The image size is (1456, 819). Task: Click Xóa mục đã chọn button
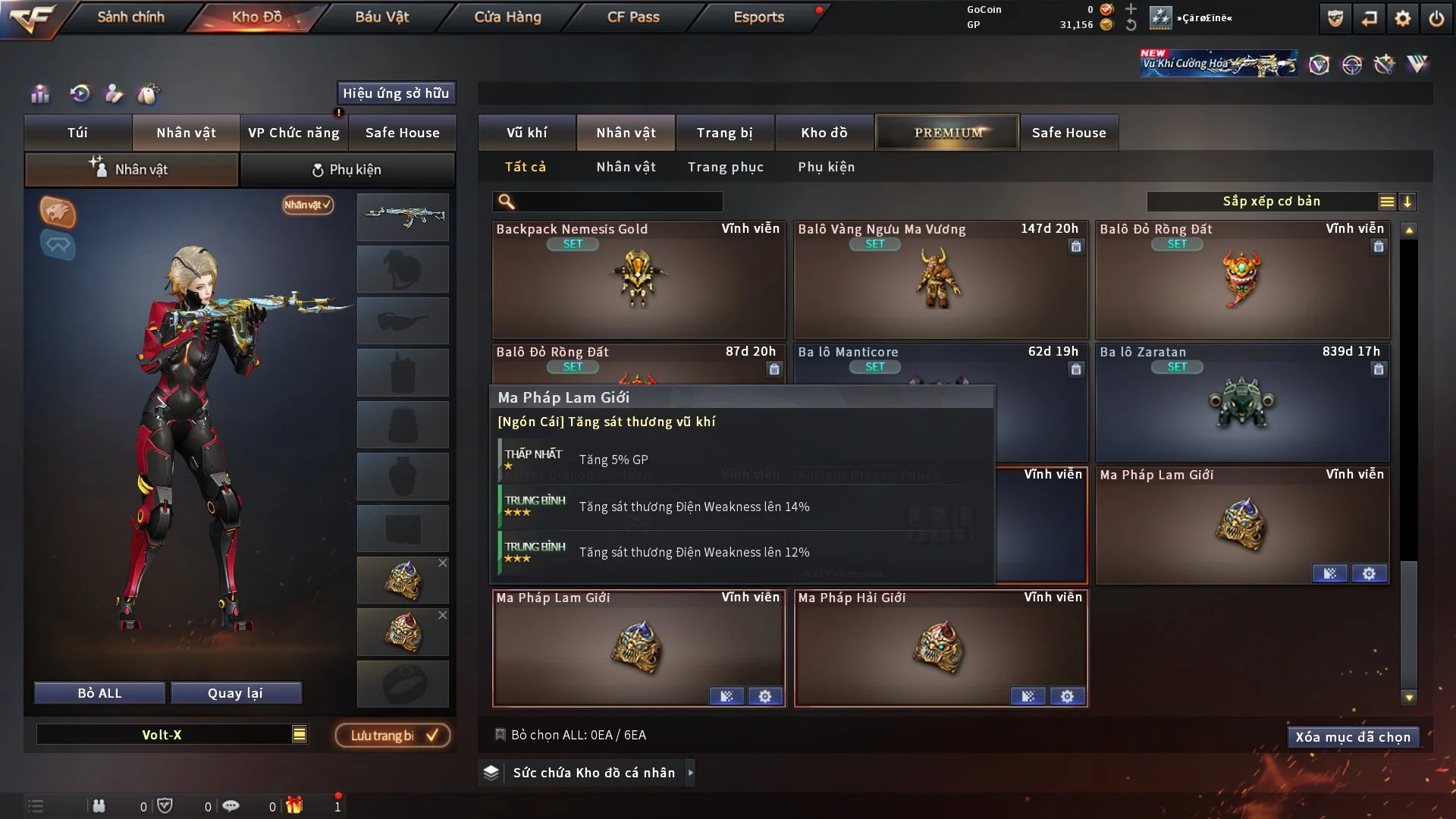coord(1352,737)
